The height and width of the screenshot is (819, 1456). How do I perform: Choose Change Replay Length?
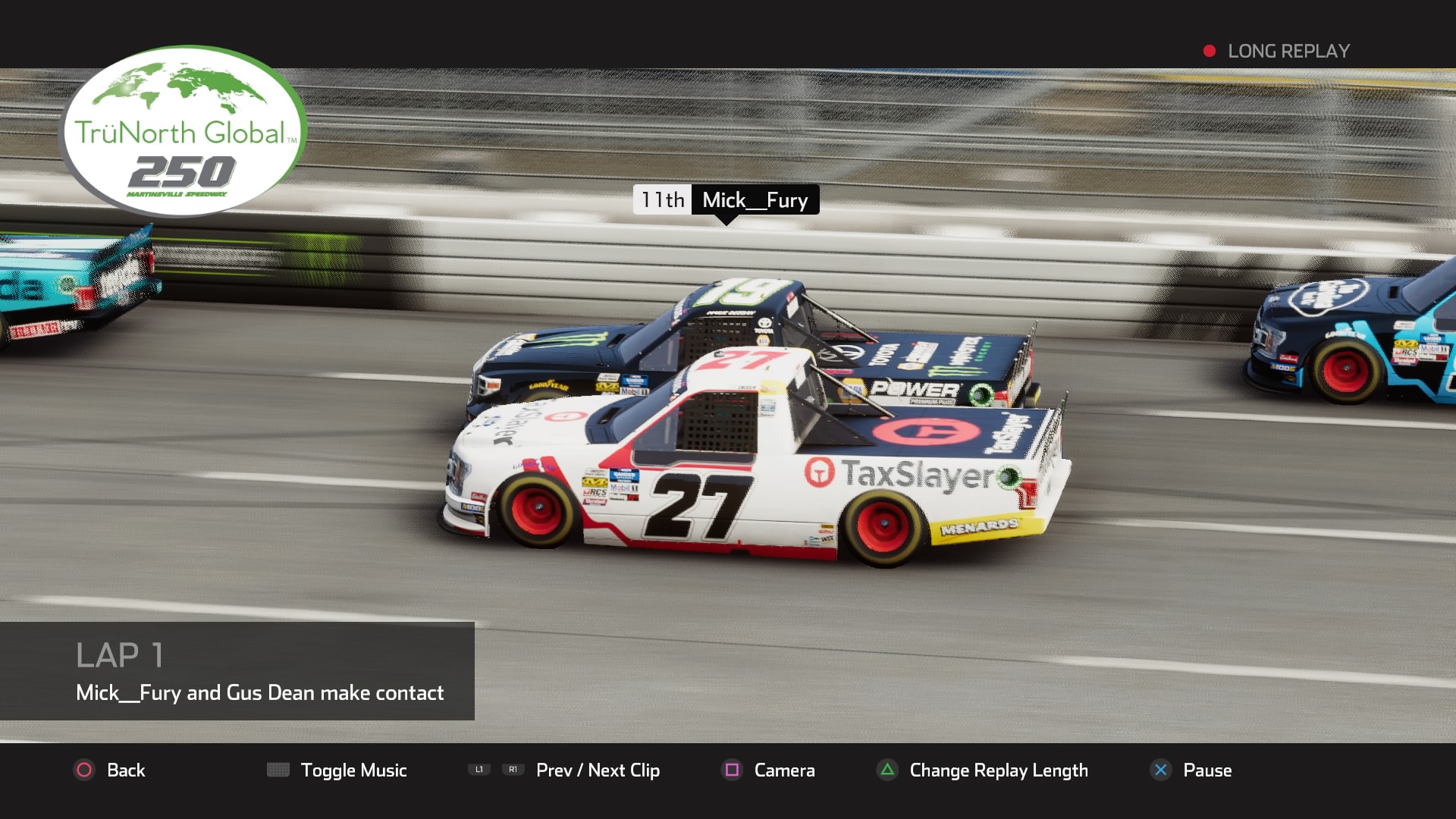(x=983, y=770)
